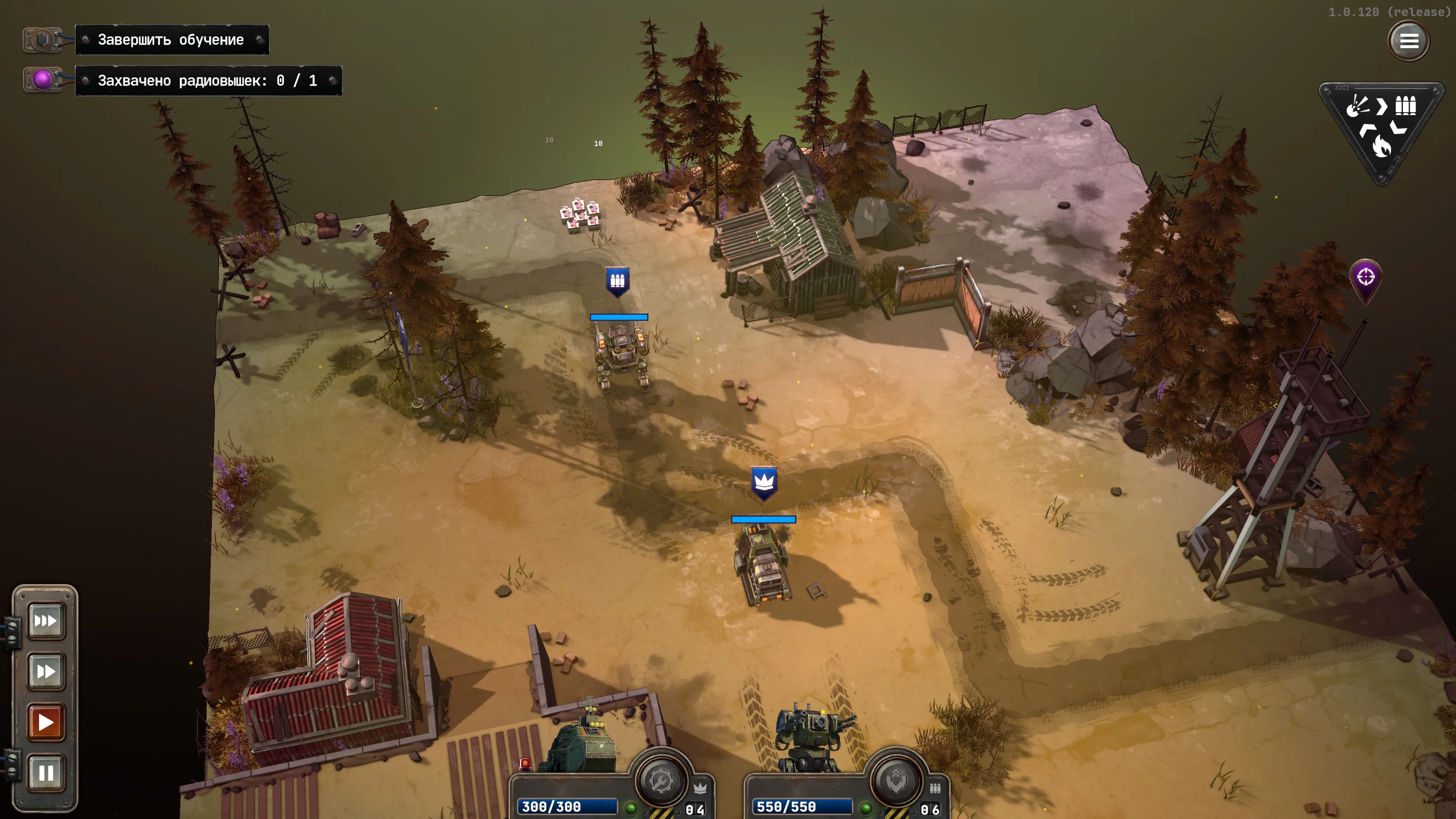Open the hamburger menu button
The image size is (1456, 819).
tap(1408, 41)
